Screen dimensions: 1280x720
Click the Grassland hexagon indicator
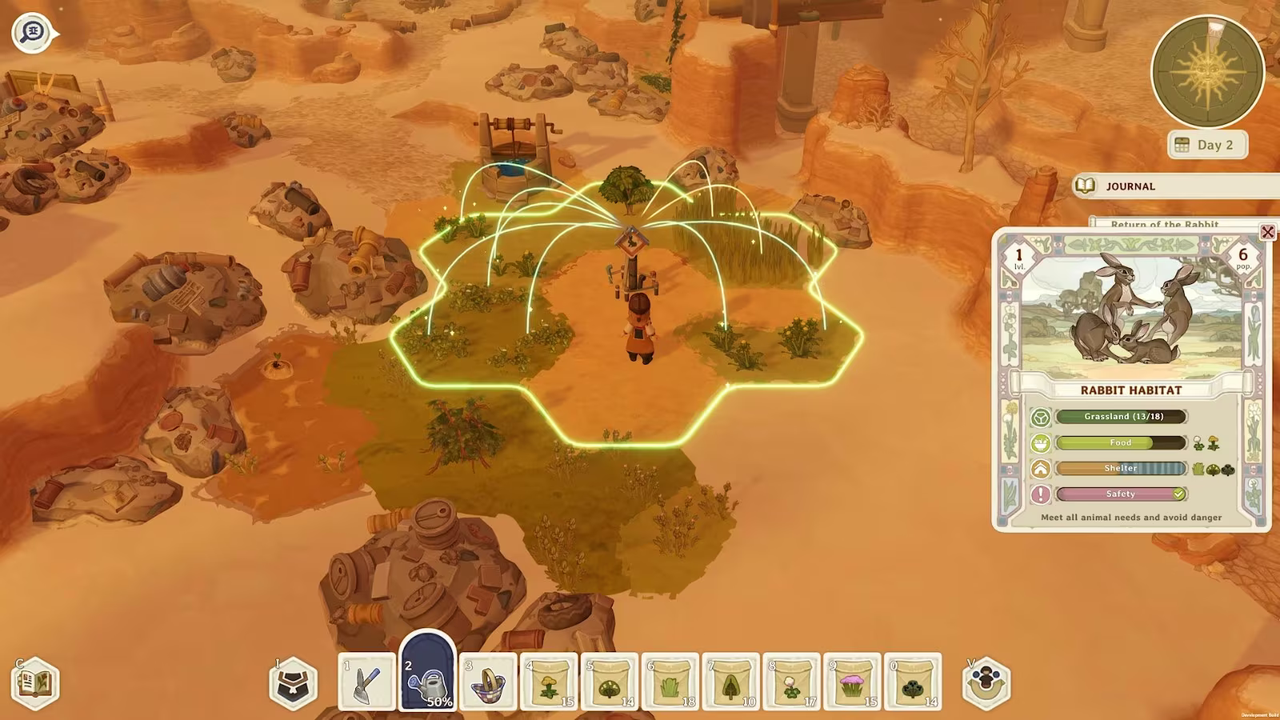[1040, 416]
